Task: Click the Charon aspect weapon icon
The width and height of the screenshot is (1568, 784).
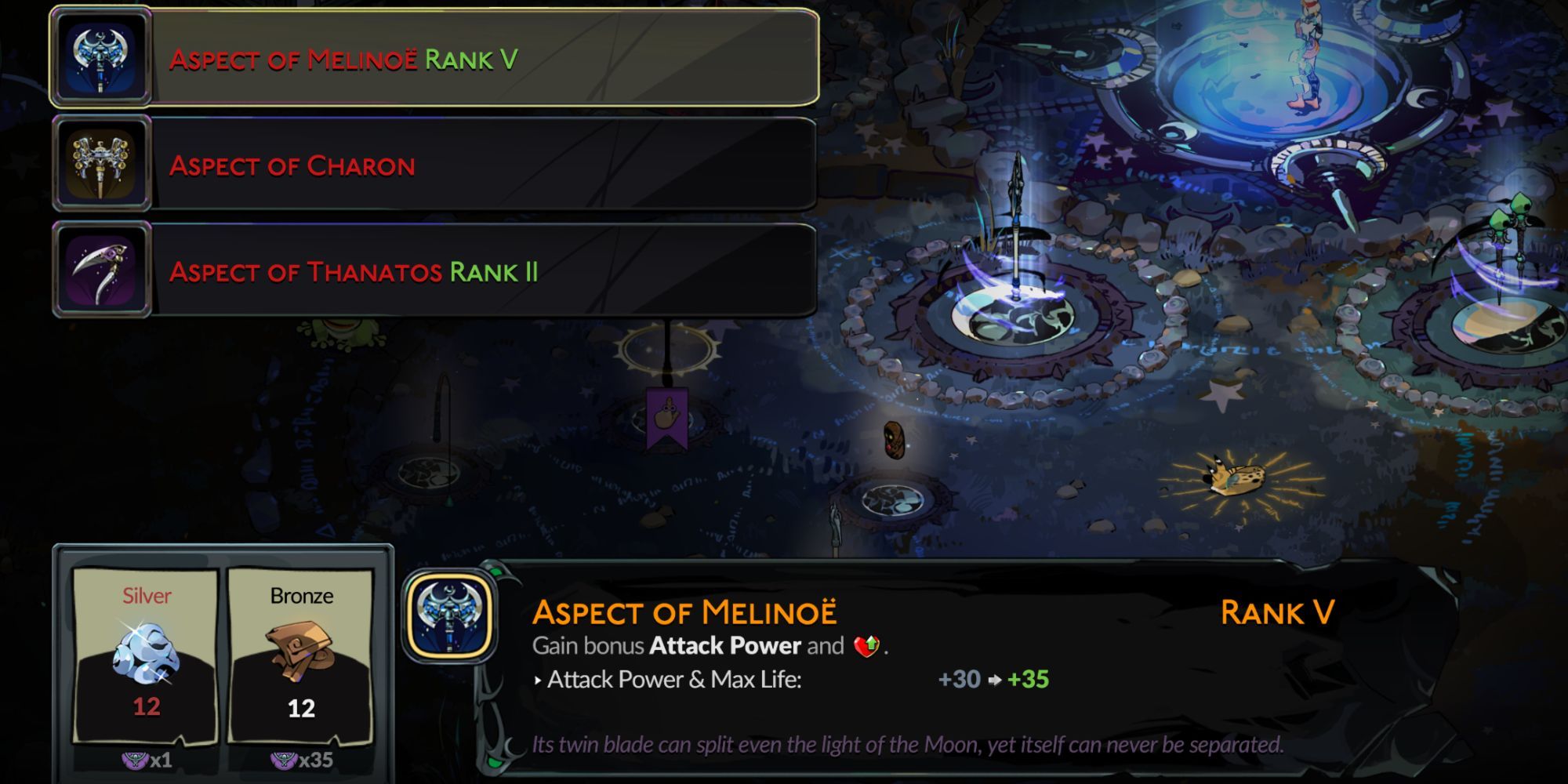Action: click(x=101, y=165)
